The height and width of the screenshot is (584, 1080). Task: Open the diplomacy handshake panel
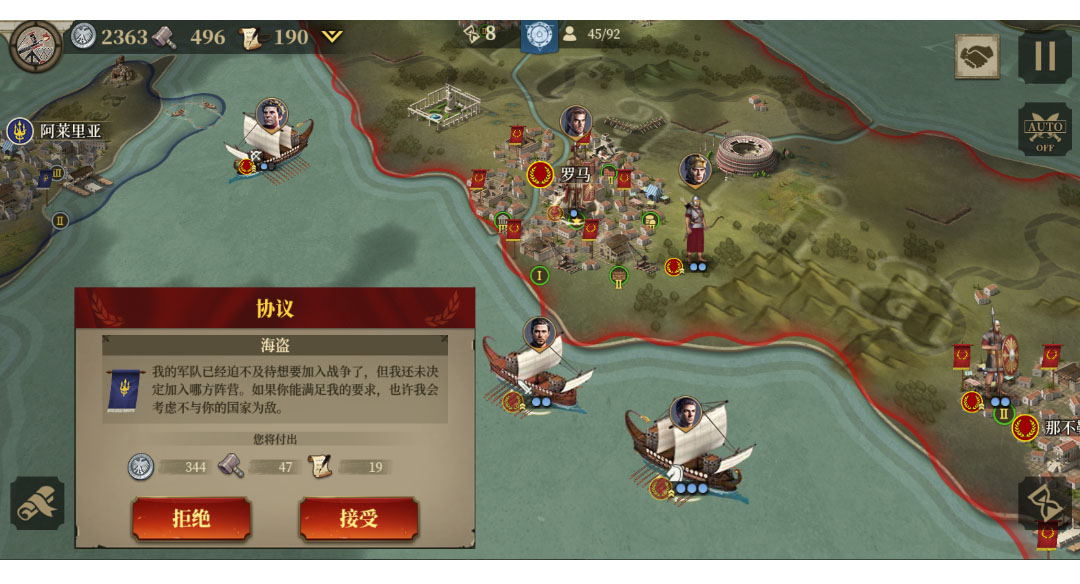(976, 56)
